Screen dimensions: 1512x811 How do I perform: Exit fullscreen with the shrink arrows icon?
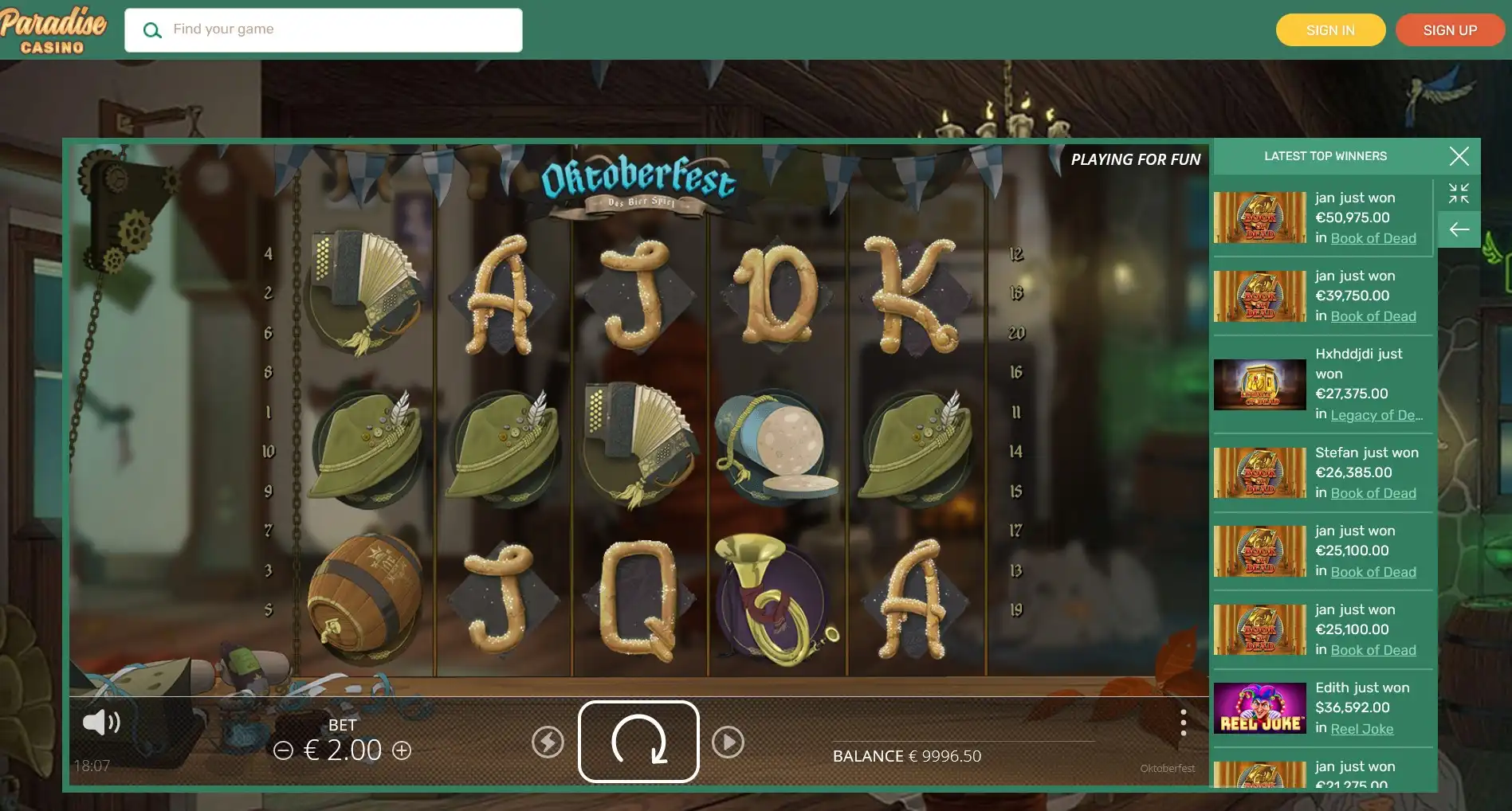point(1459,194)
